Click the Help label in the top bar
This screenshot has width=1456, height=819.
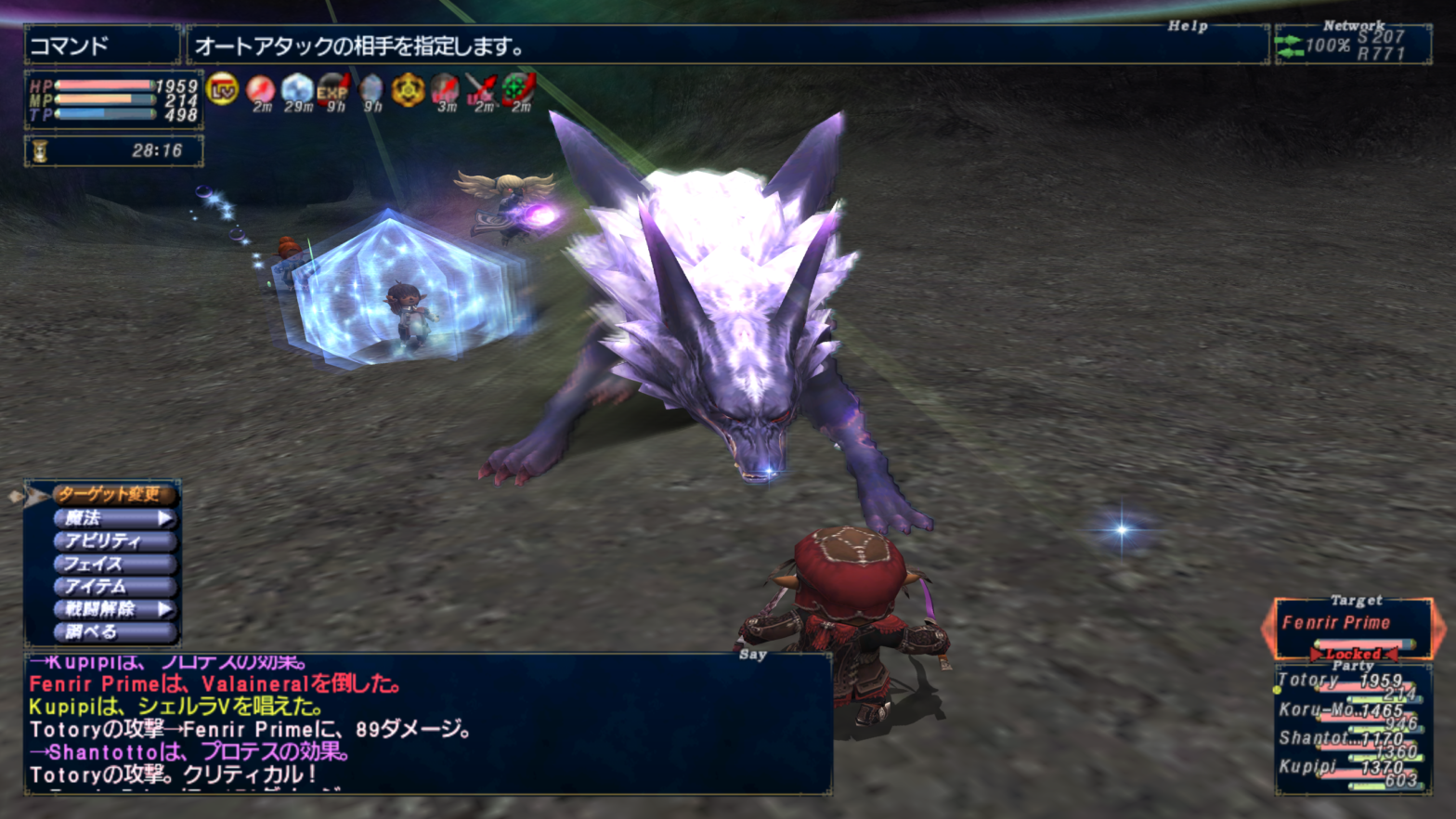pyautogui.click(x=1188, y=26)
